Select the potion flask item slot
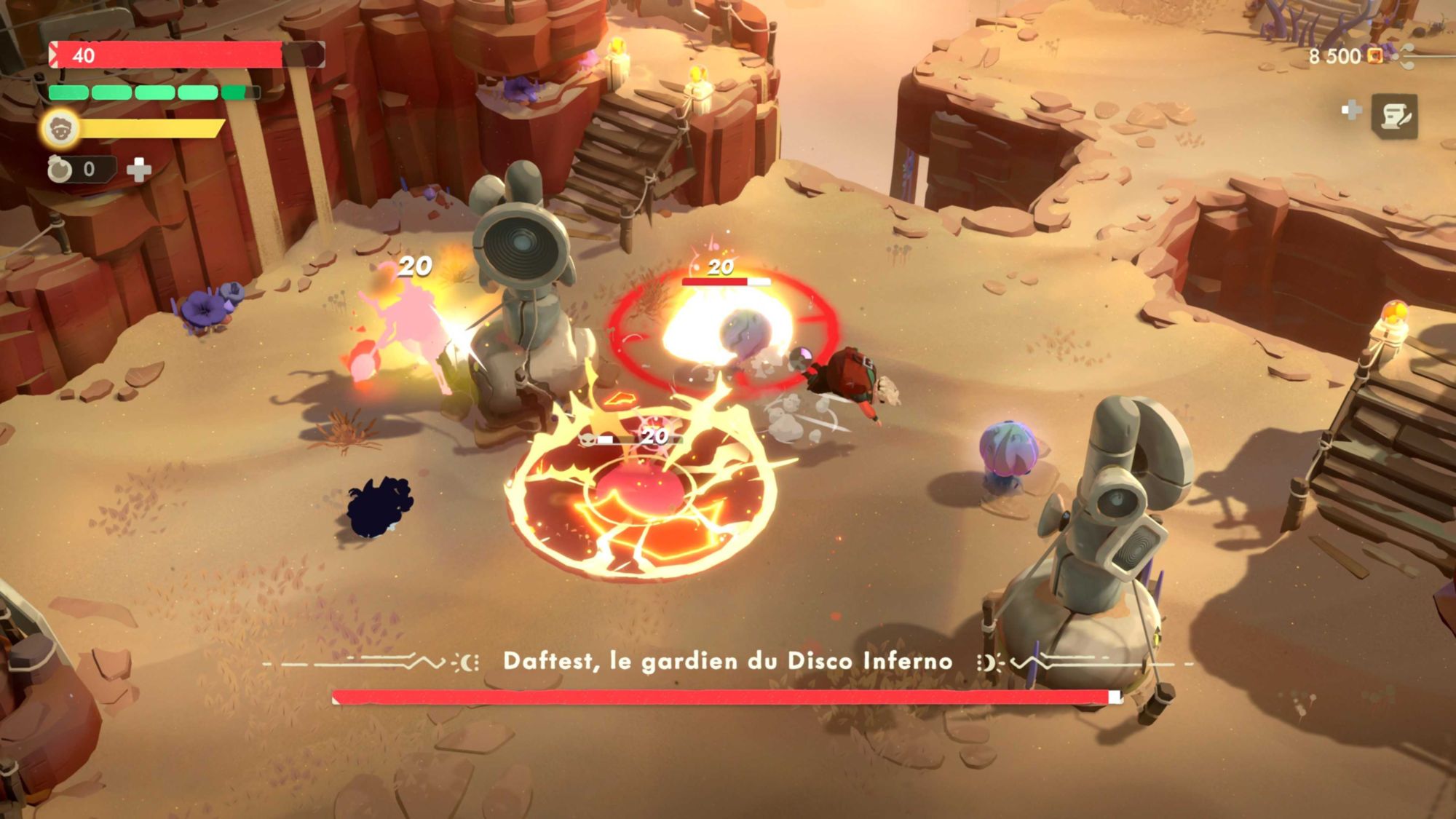The image size is (1456, 819). [61, 170]
